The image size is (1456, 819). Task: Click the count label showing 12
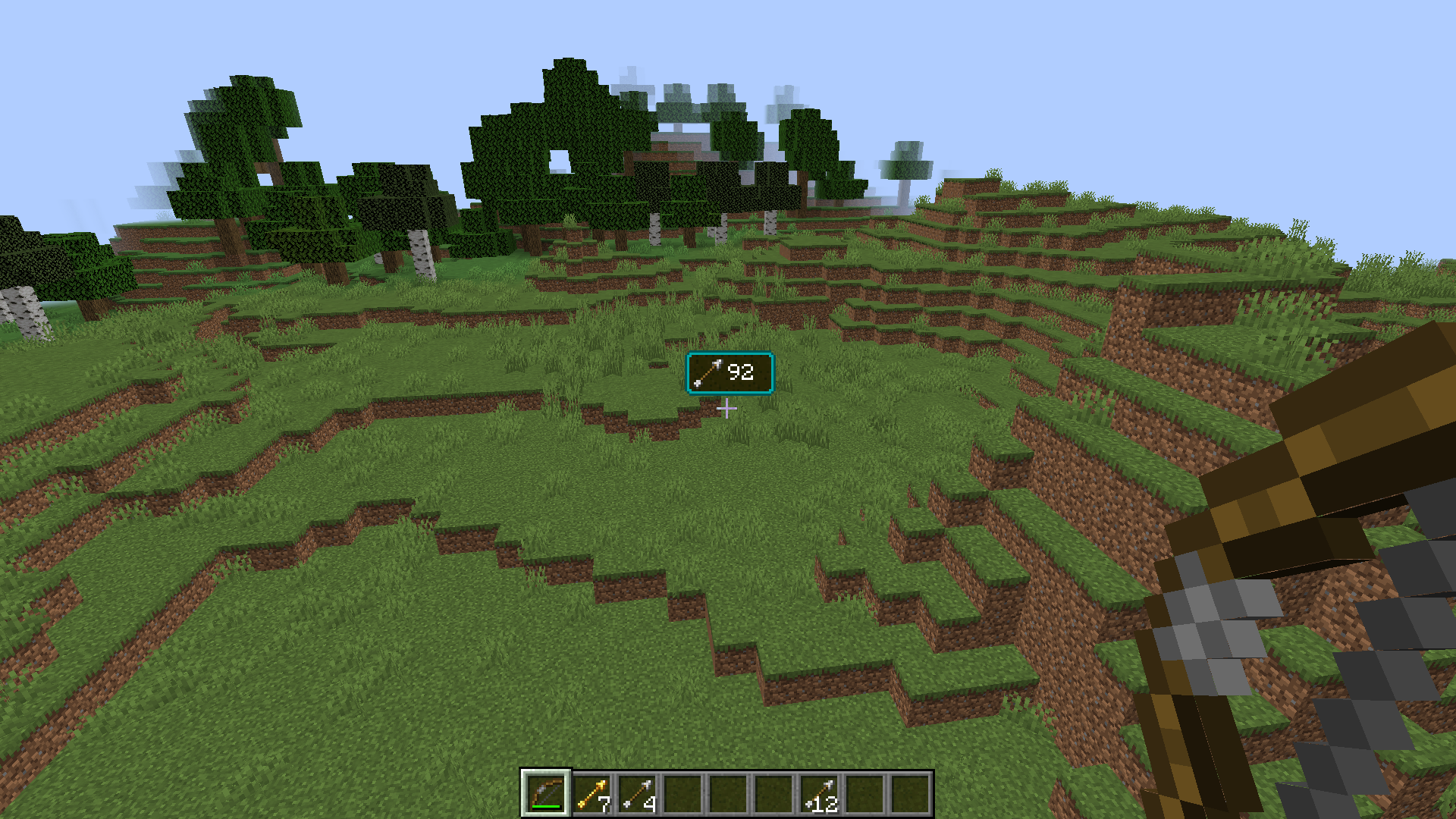(x=827, y=802)
